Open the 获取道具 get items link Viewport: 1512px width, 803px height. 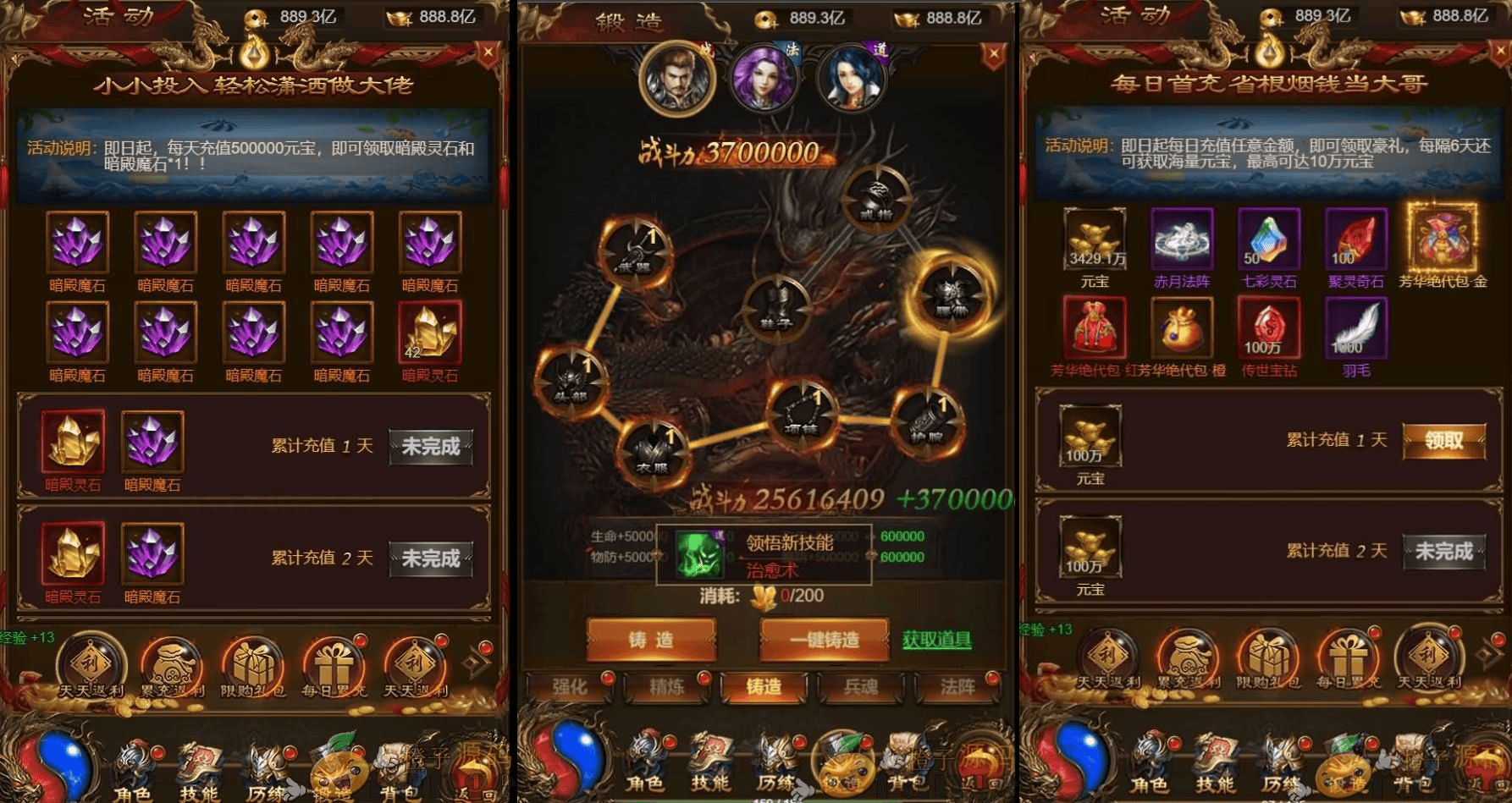click(x=936, y=641)
